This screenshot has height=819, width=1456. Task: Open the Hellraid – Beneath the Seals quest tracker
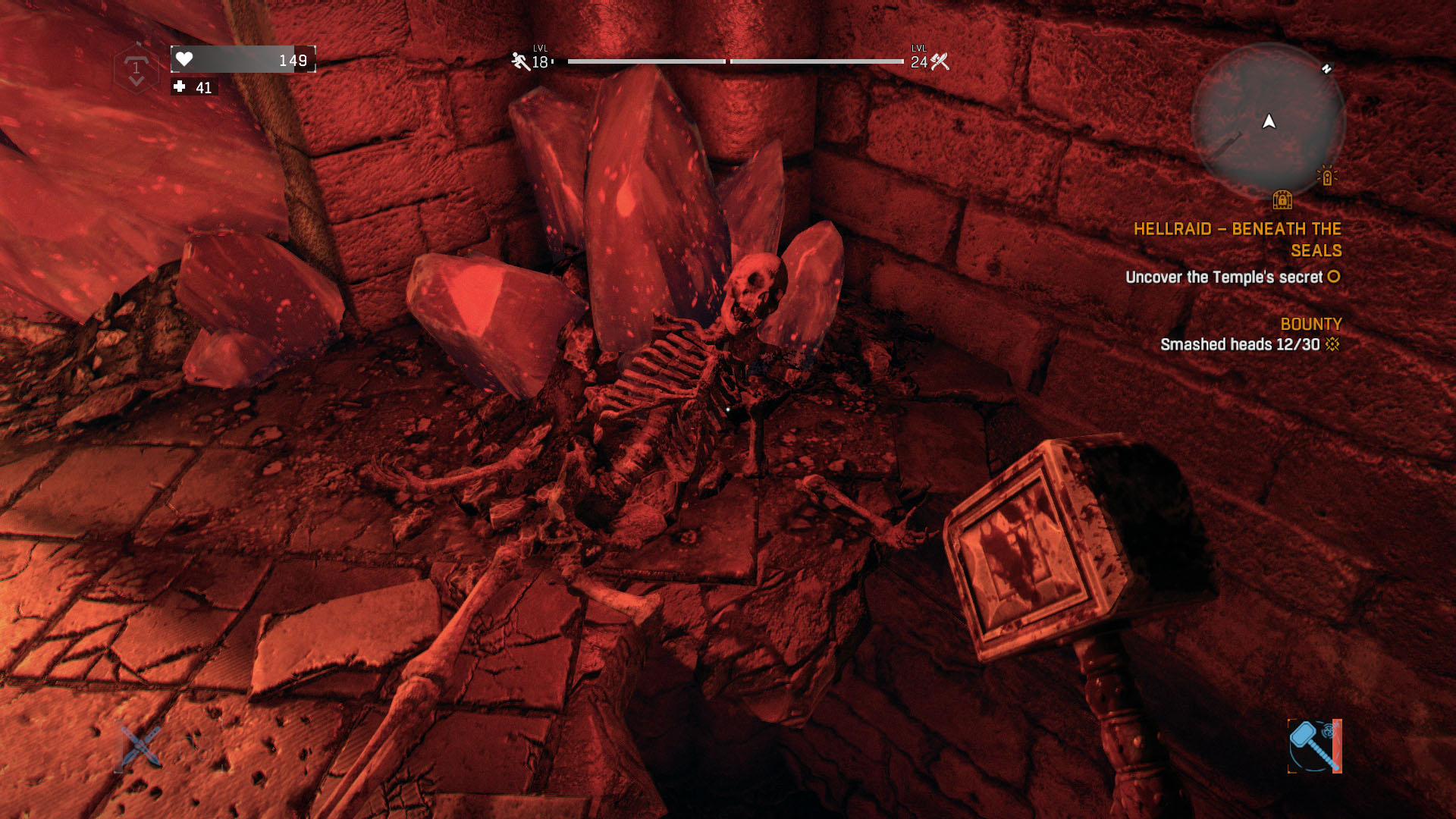[x=1237, y=240]
